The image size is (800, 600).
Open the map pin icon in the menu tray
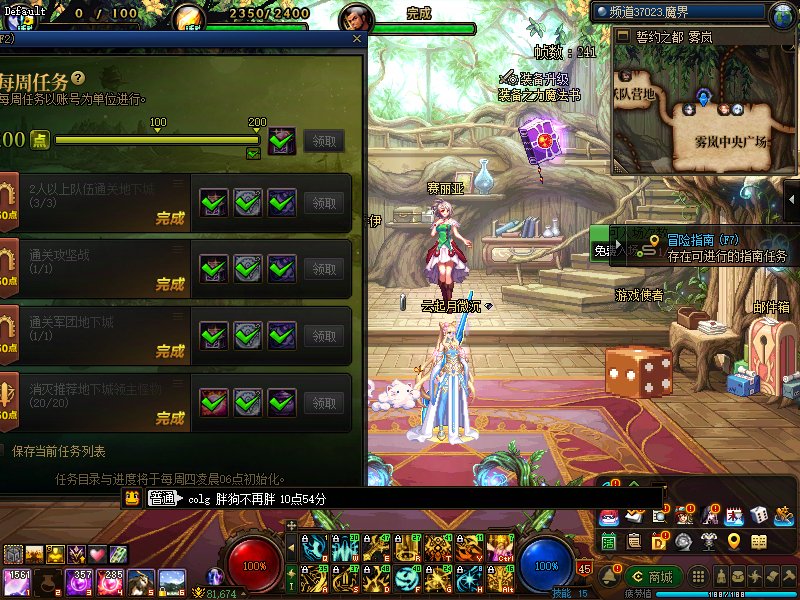pyautogui.click(x=734, y=541)
